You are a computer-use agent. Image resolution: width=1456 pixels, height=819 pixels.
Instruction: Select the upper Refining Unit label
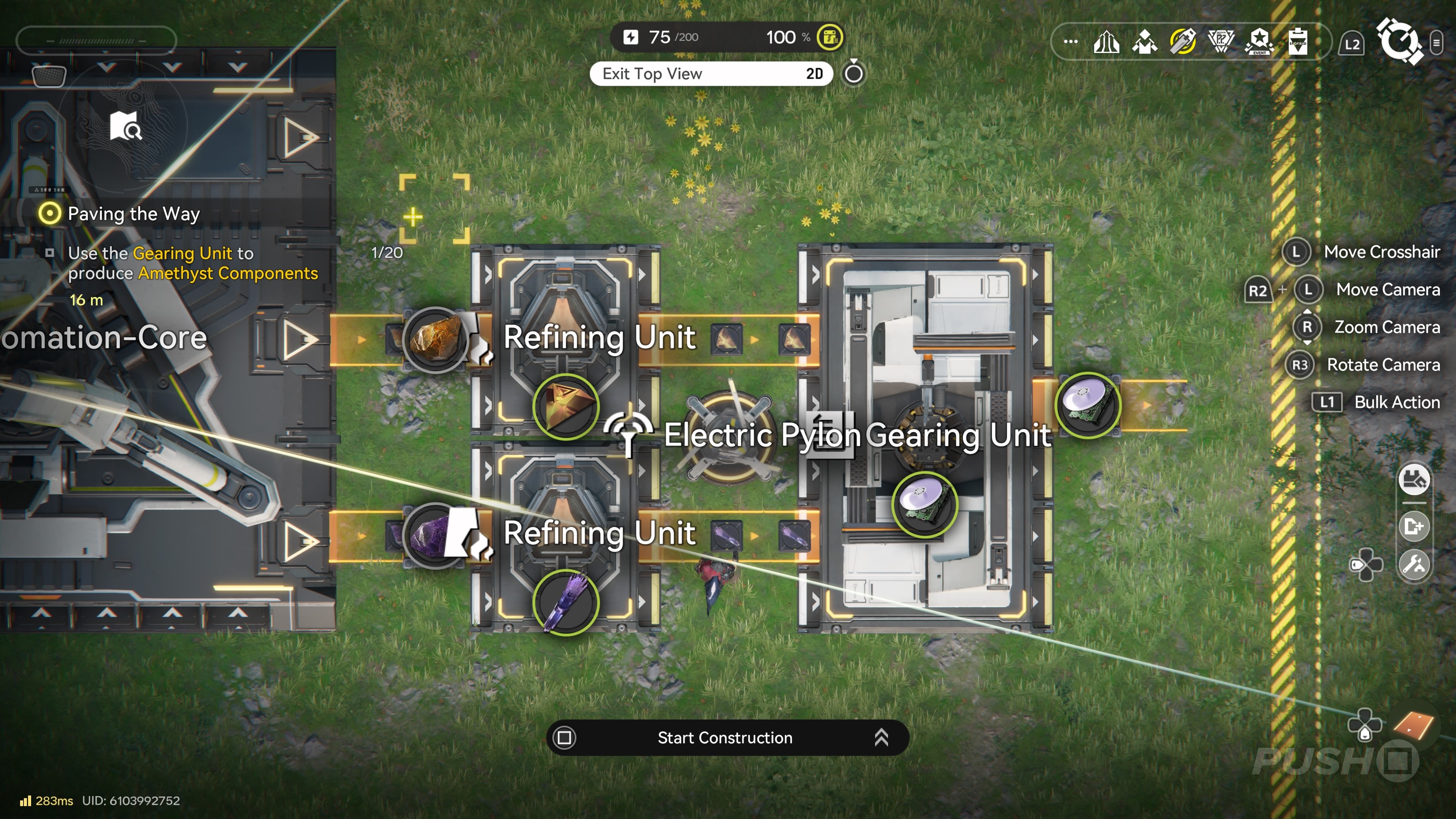click(x=599, y=337)
